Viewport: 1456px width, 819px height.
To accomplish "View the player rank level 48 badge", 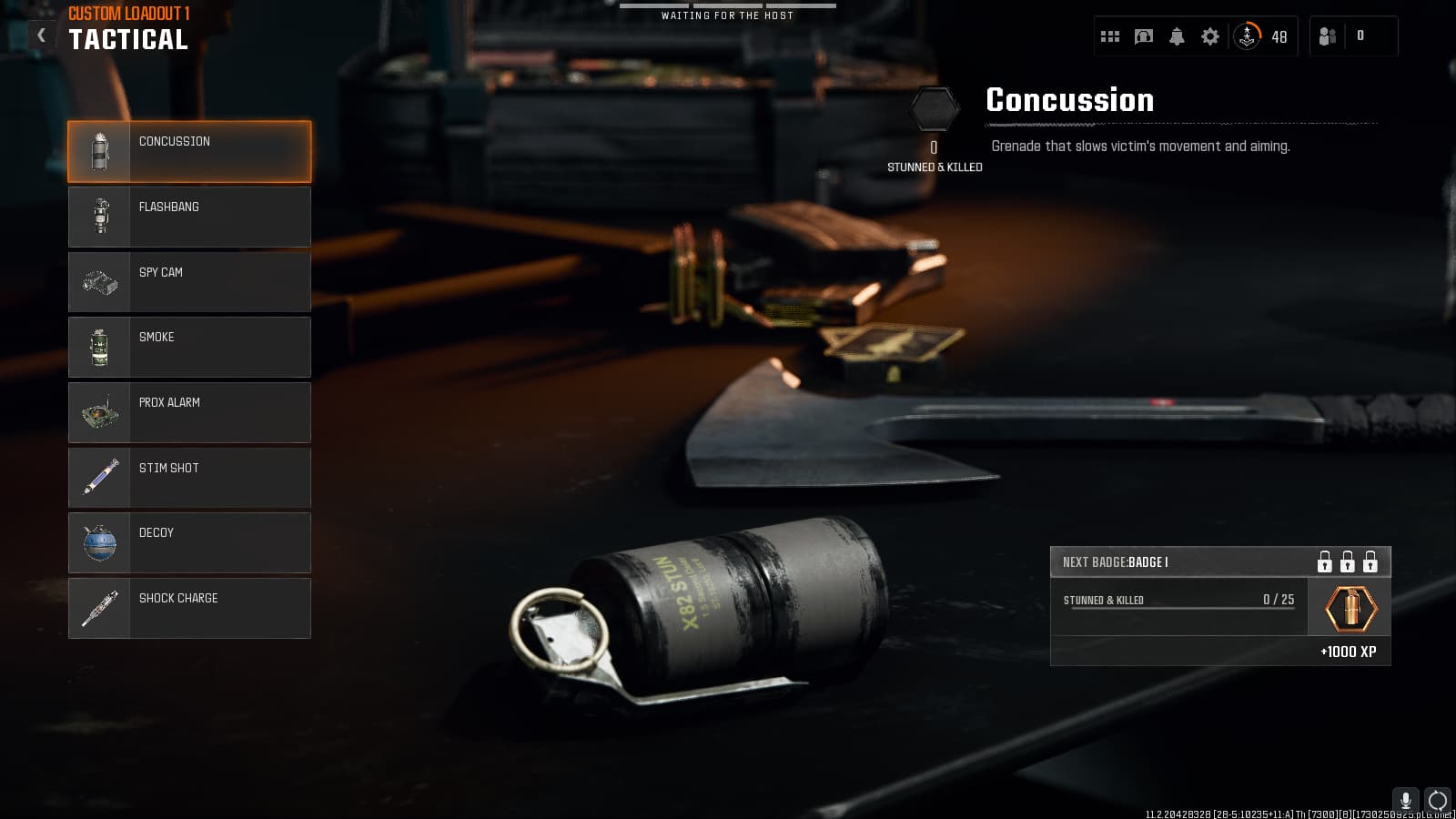I will click(x=1260, y=36).
